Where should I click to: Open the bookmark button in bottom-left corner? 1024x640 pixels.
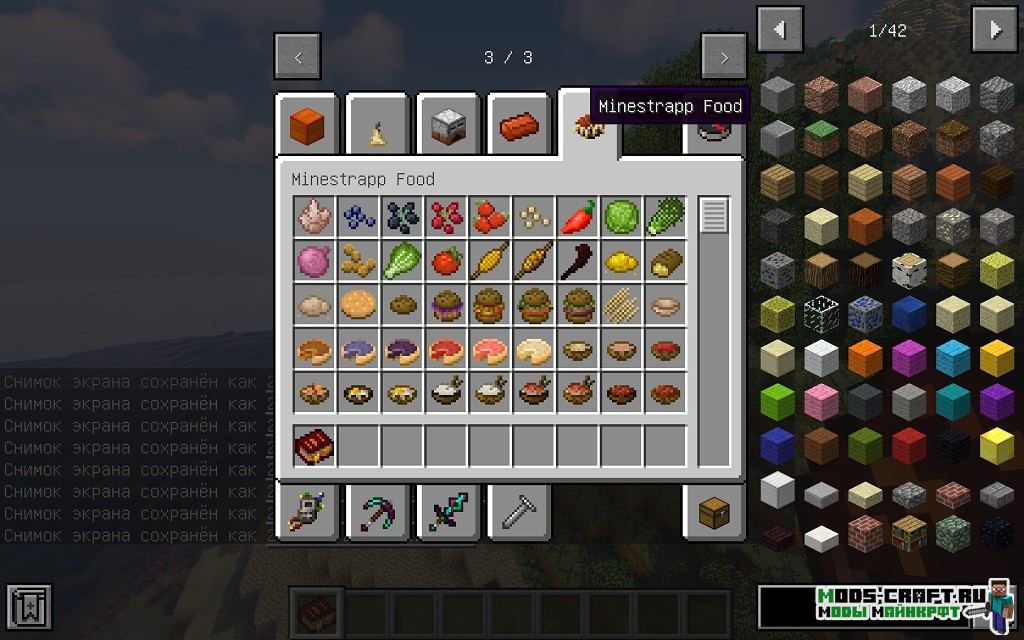click(28, 608)
